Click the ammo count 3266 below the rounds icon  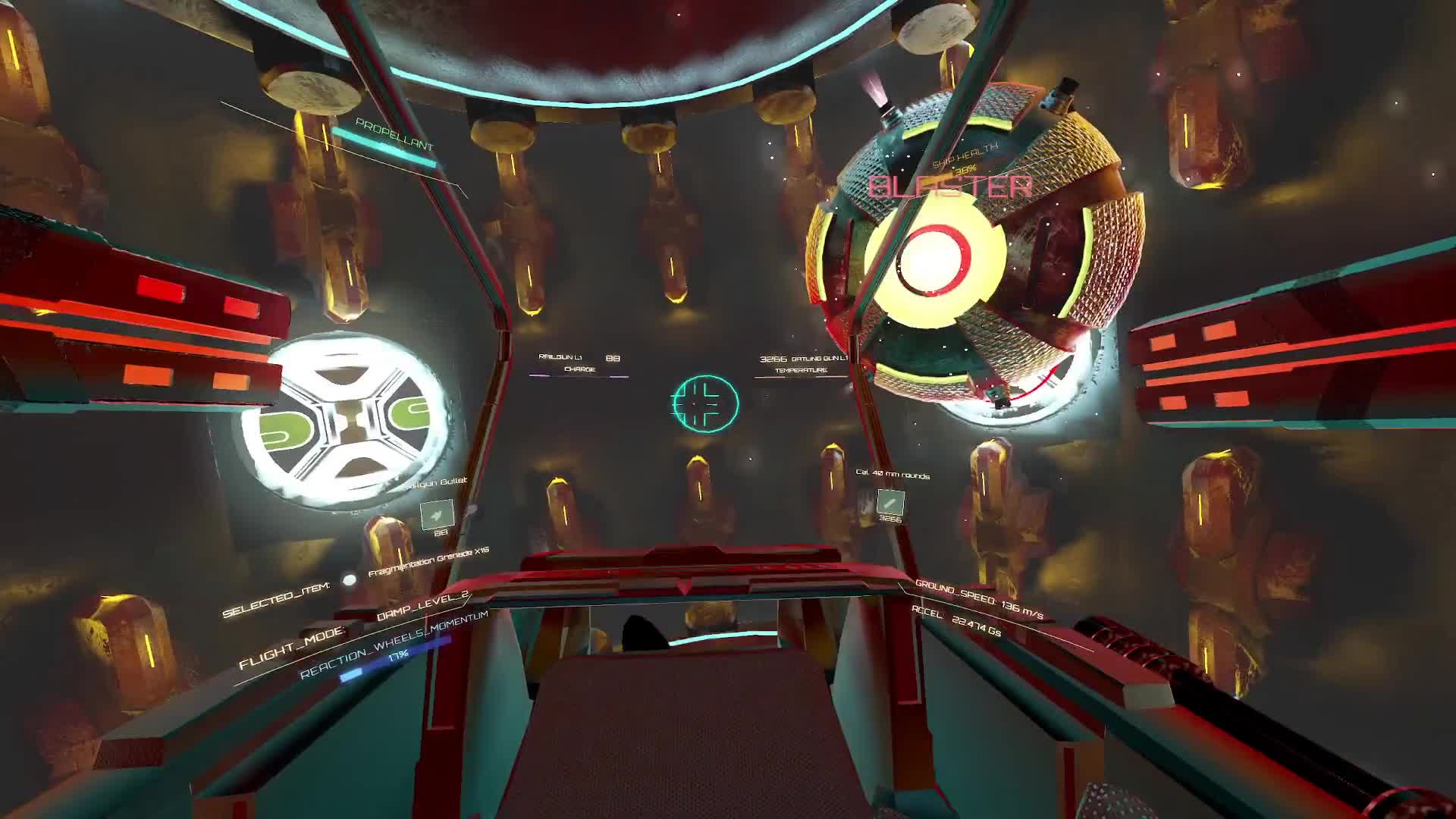(889, 521)
